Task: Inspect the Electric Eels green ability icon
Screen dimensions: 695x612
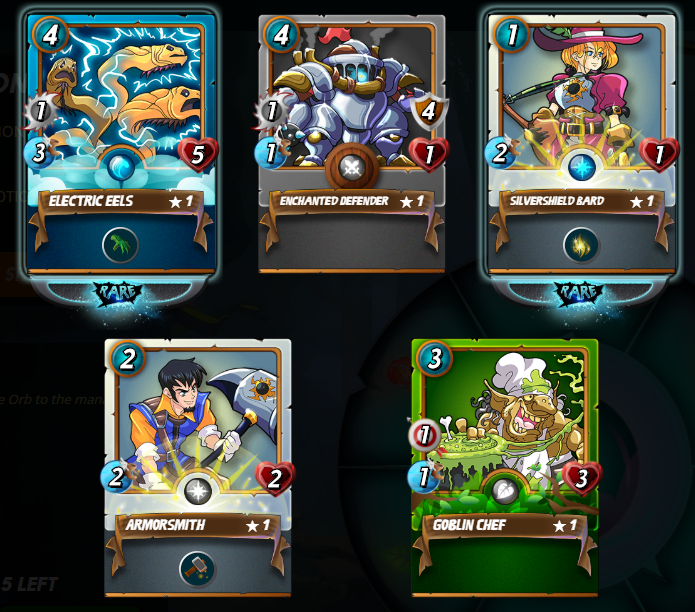Action: [x=120, y=245]
